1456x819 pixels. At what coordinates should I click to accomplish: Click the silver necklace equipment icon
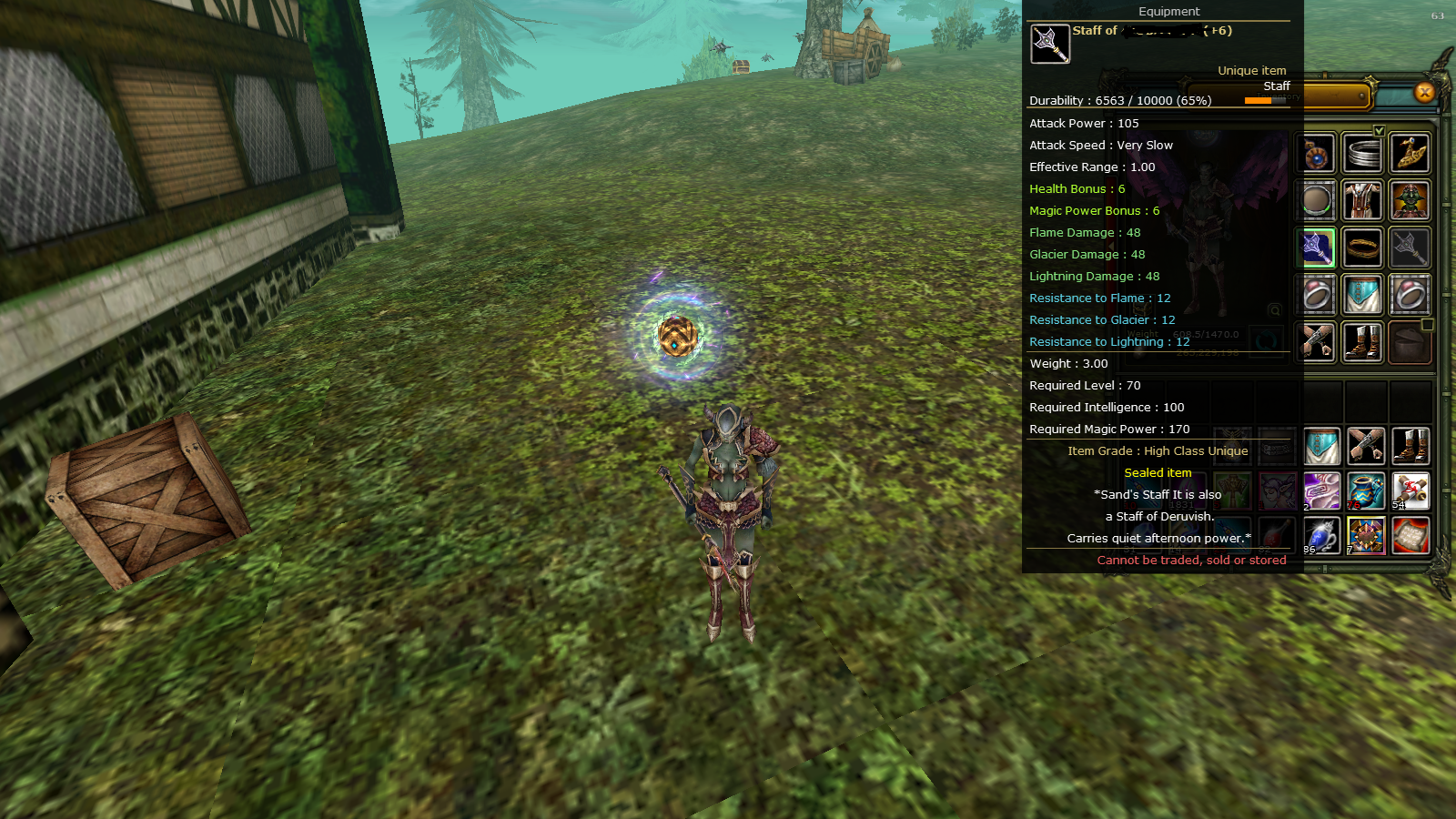tap(1362, 153)
